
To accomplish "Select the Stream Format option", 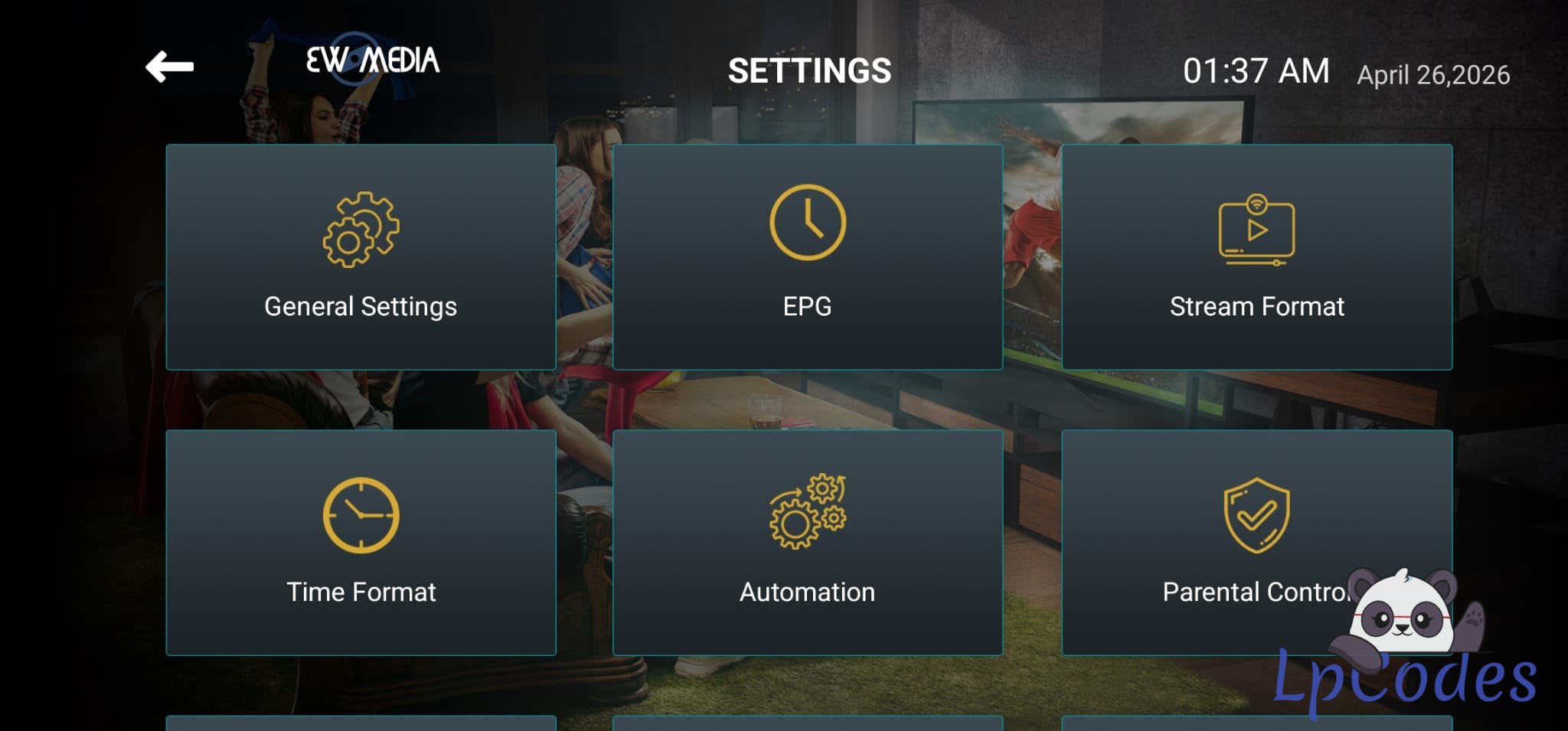I will click(x=1256, y=257).
